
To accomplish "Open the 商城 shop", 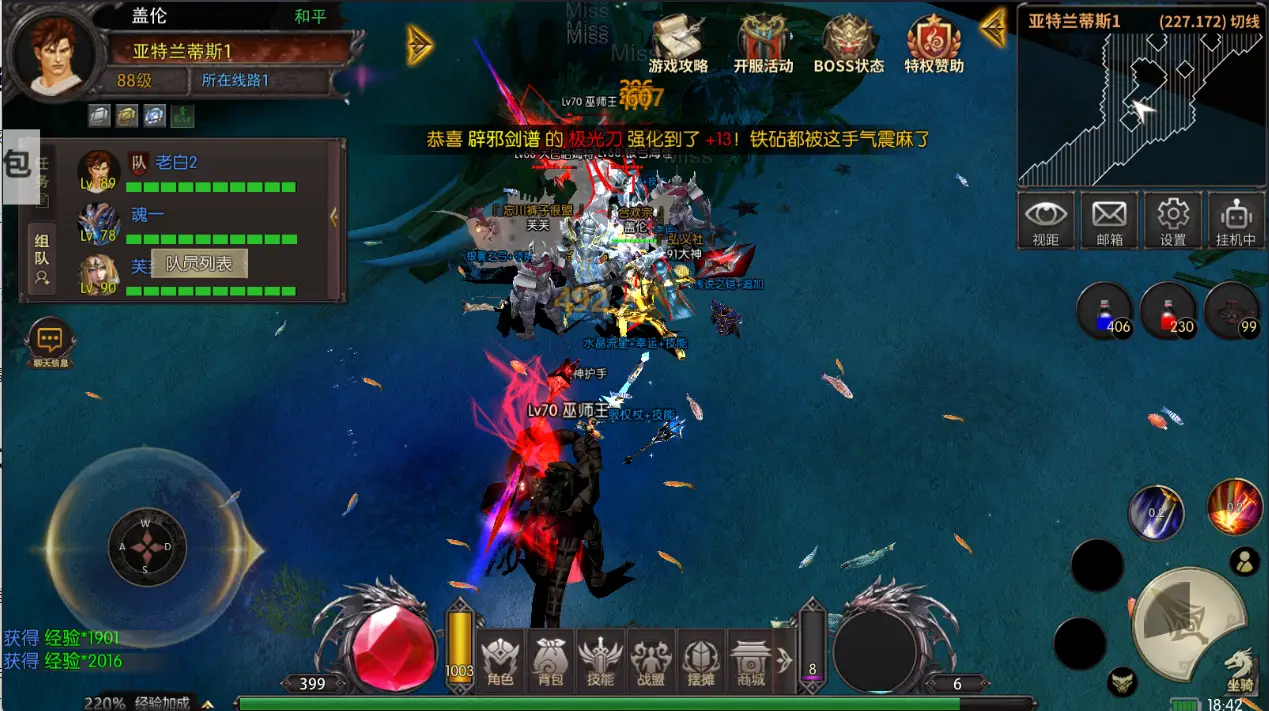I will tap(750, 662).
